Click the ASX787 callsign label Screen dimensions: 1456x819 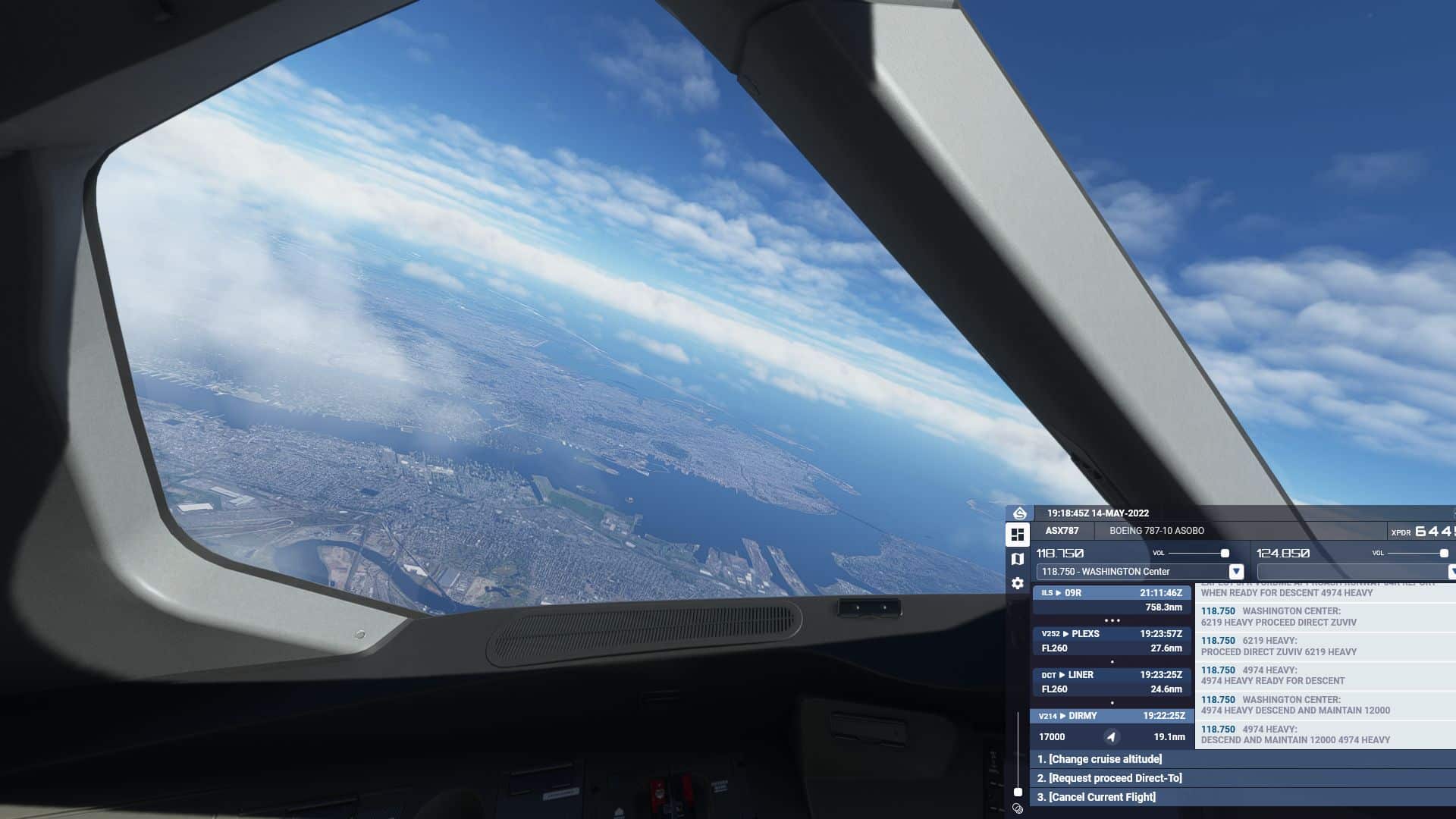pyautogui.click(x=1062, y=531)
